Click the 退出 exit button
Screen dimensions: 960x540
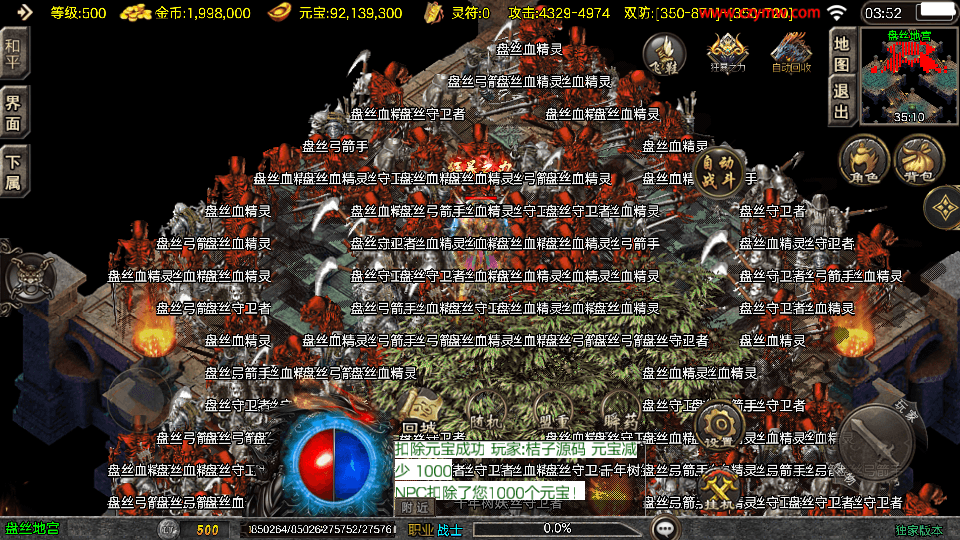842,101
